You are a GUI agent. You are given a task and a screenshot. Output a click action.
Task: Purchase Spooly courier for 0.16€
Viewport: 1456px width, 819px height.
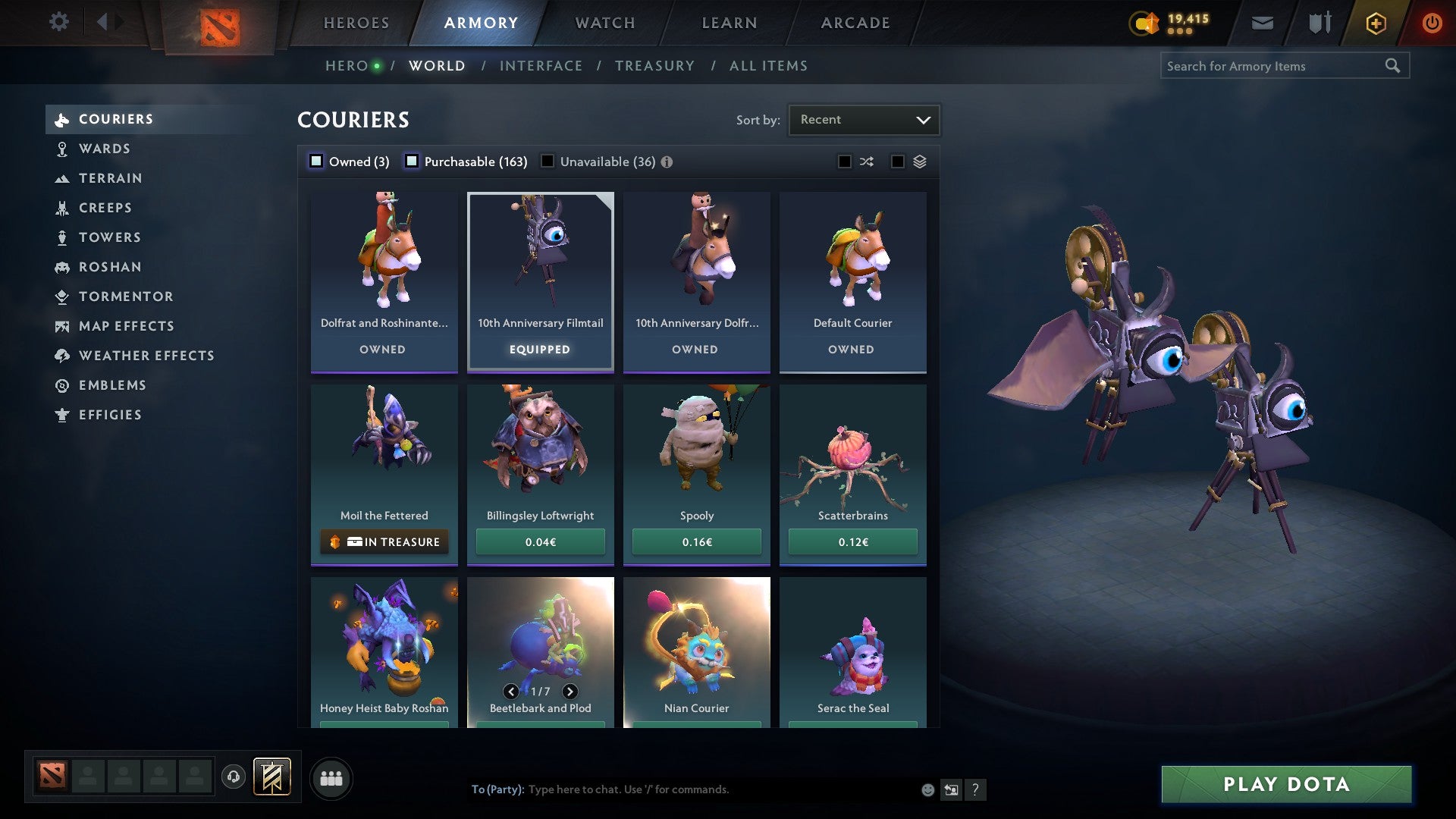696,541
